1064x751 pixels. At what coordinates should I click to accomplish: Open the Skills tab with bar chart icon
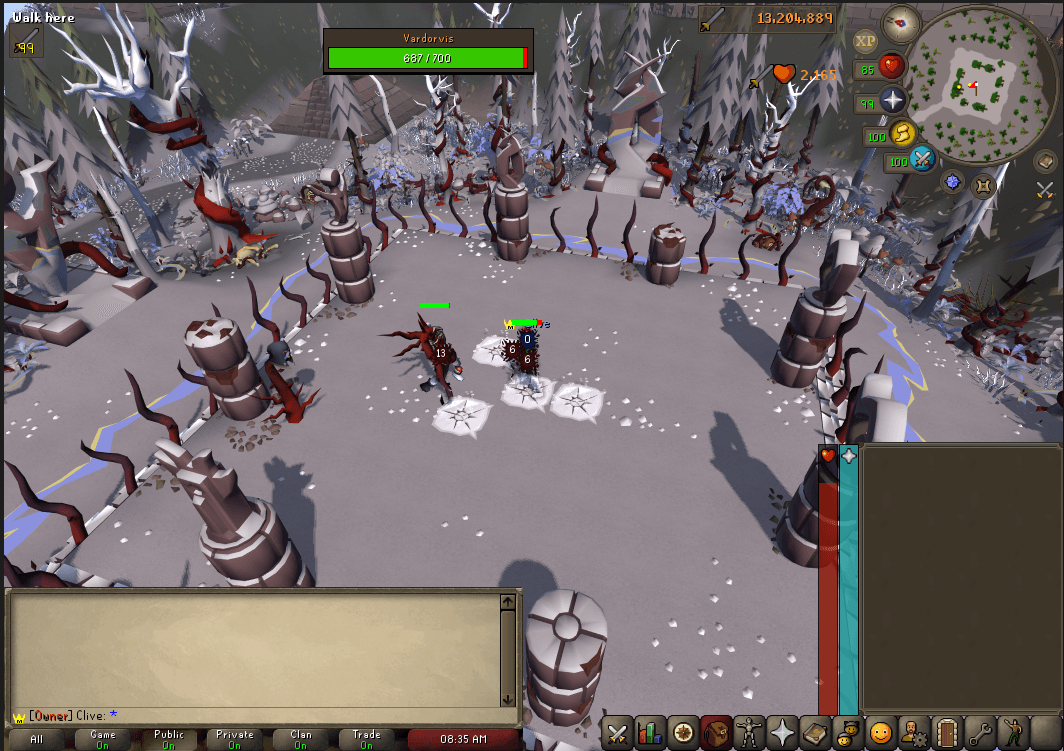coord(650,733)
